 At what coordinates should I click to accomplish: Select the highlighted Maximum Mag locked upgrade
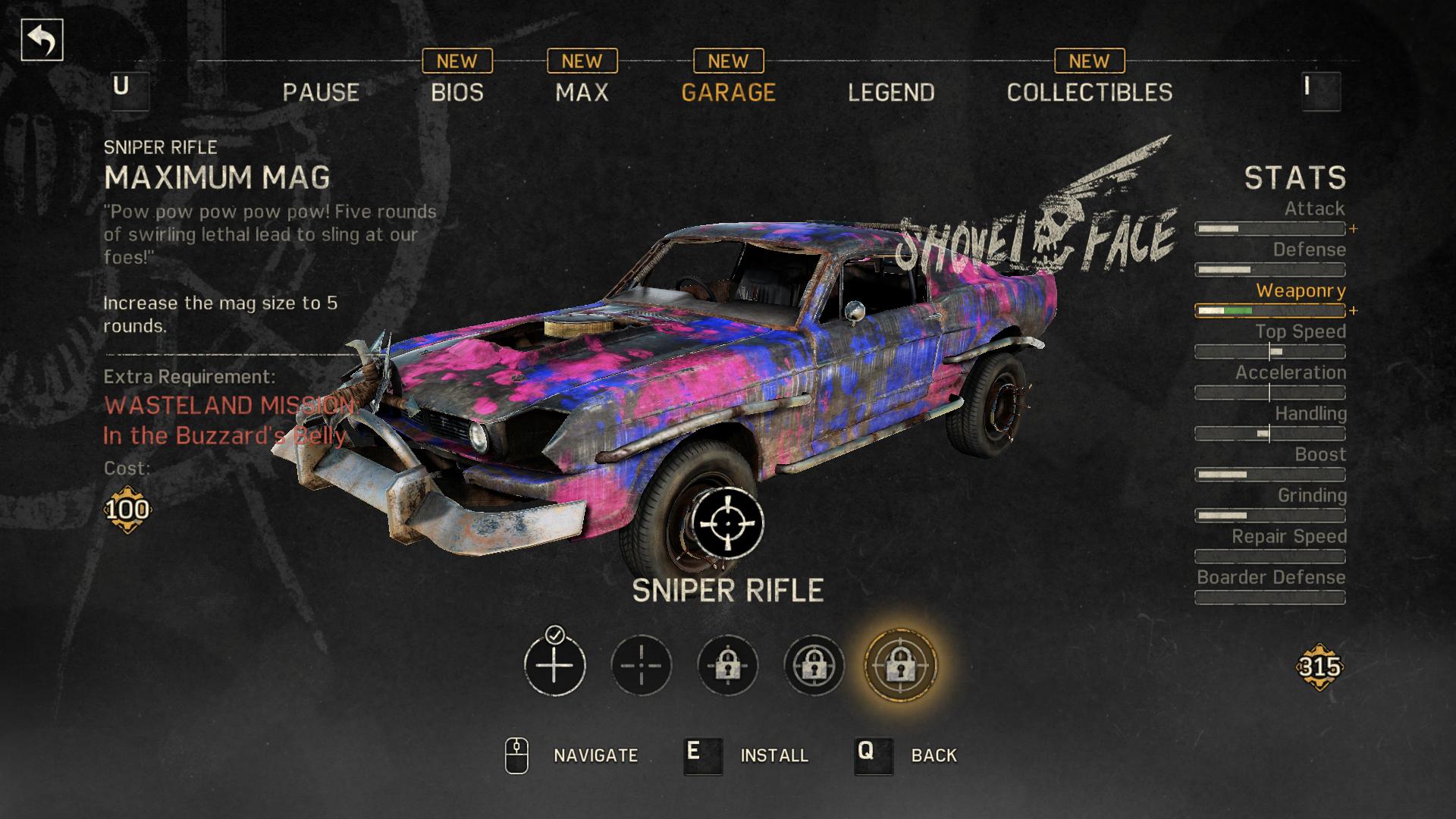(x=900, y=665)
